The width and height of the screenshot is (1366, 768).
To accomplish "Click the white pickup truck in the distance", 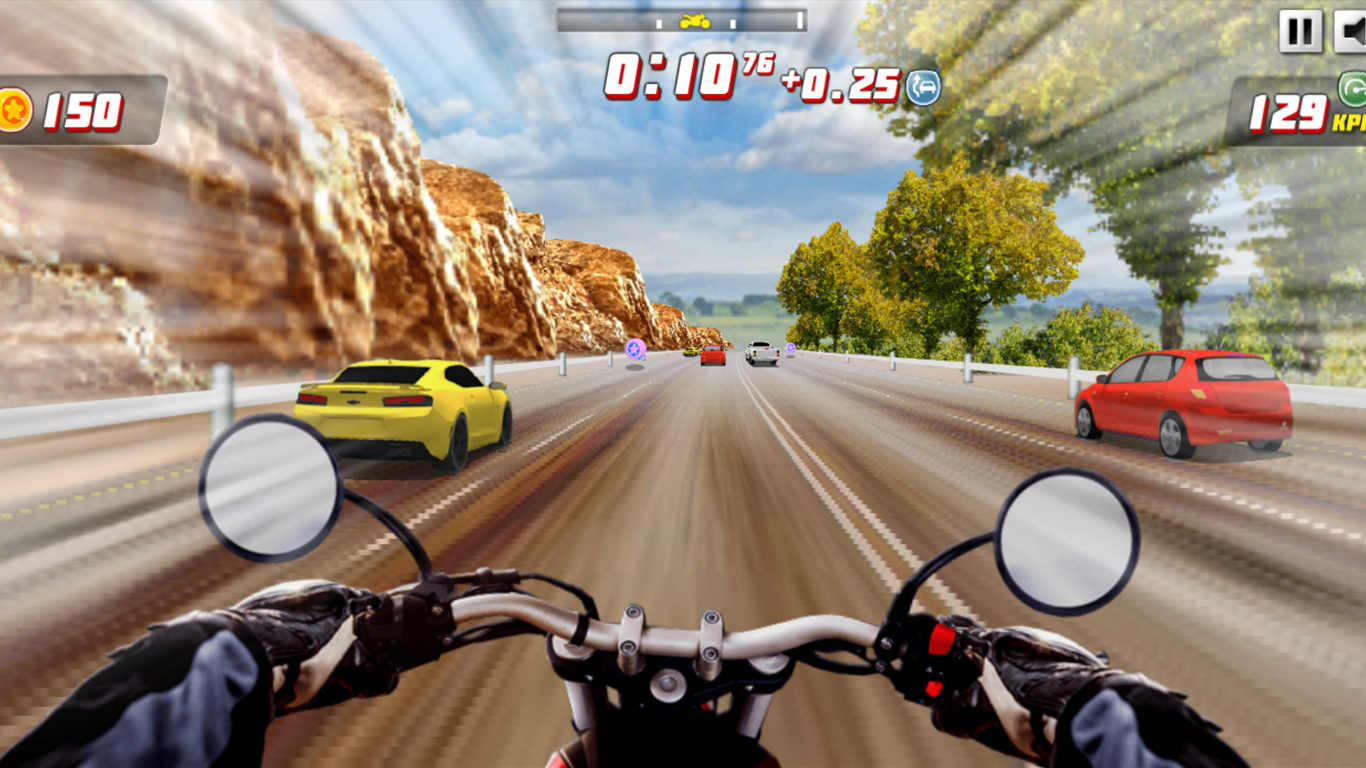I will (x=762, y=352).
